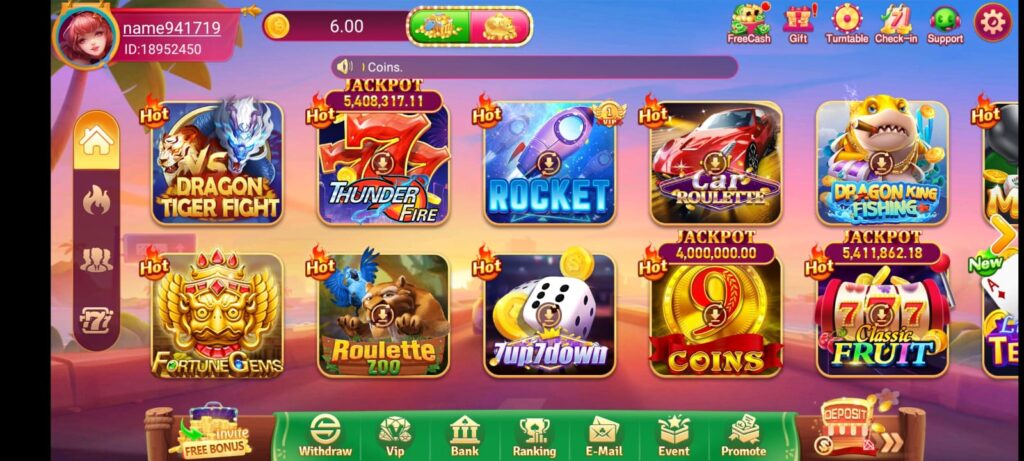Go to the Bank
Screen dimensions: 1024x461
(465, 437)
